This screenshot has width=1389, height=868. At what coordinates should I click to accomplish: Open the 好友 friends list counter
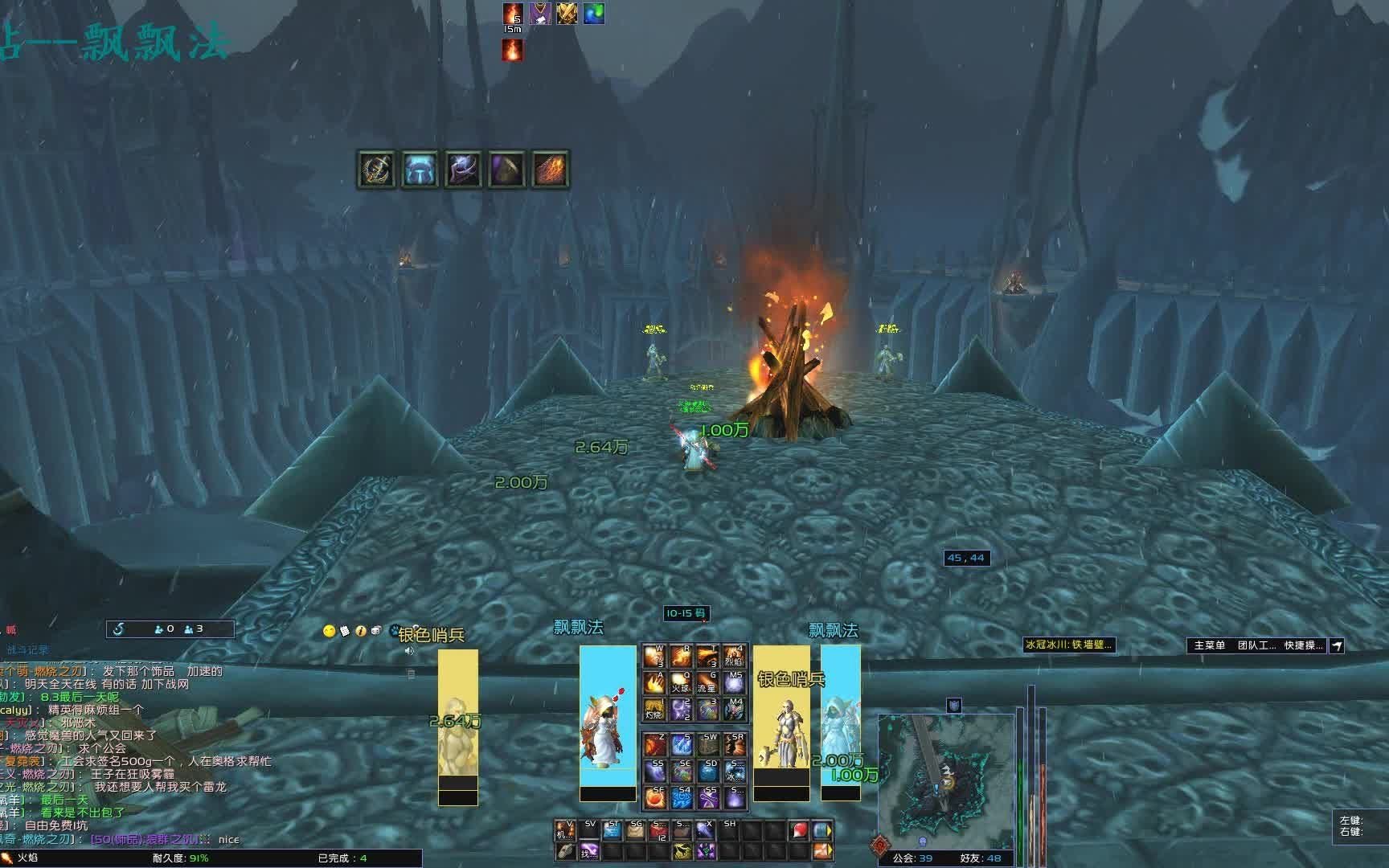coord(981,858)
